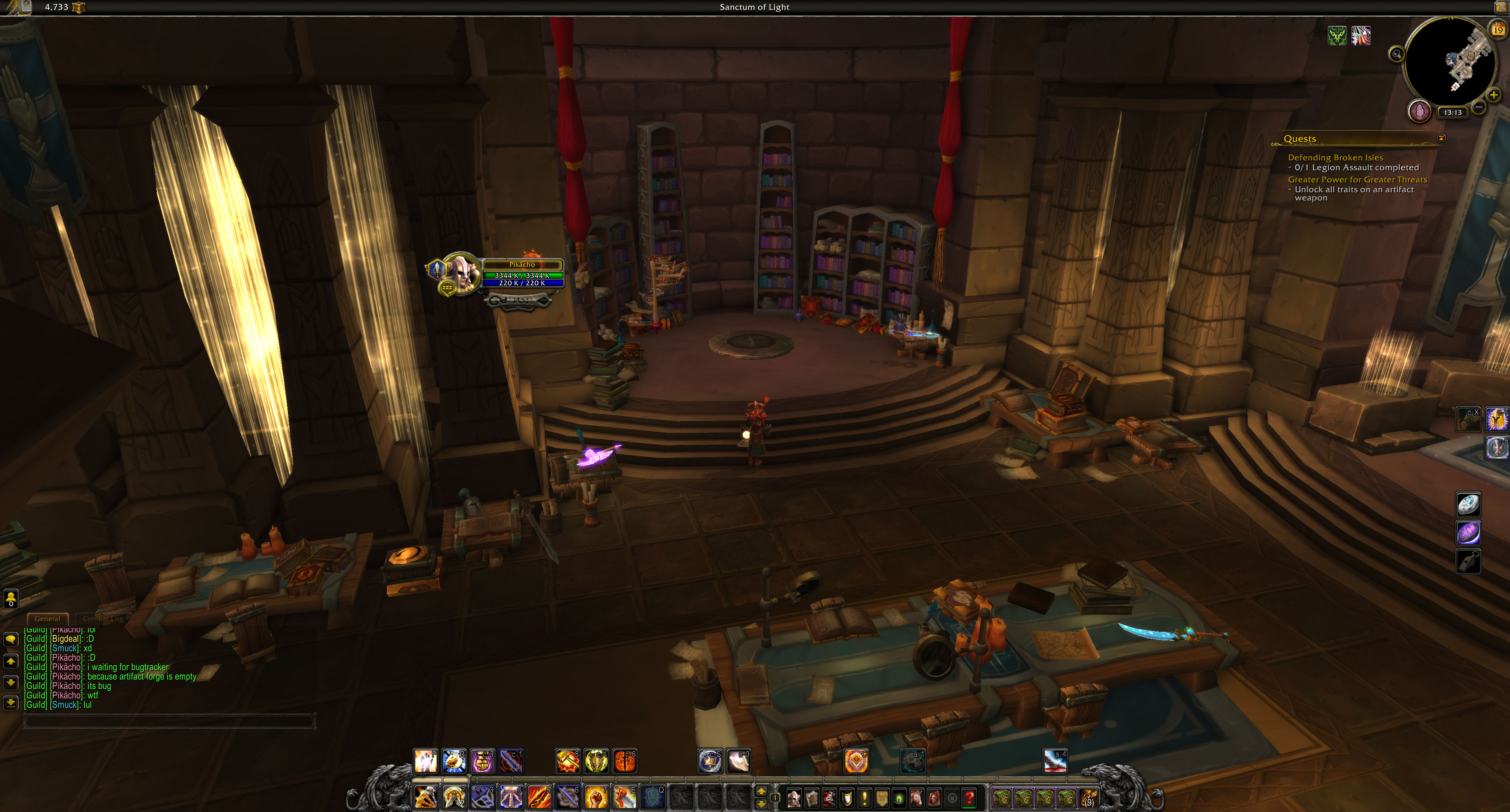This screenshot has height=812, width=1510.
Task: Select the Greater Power for Greater Threats quest
Action: point(1357,180)
